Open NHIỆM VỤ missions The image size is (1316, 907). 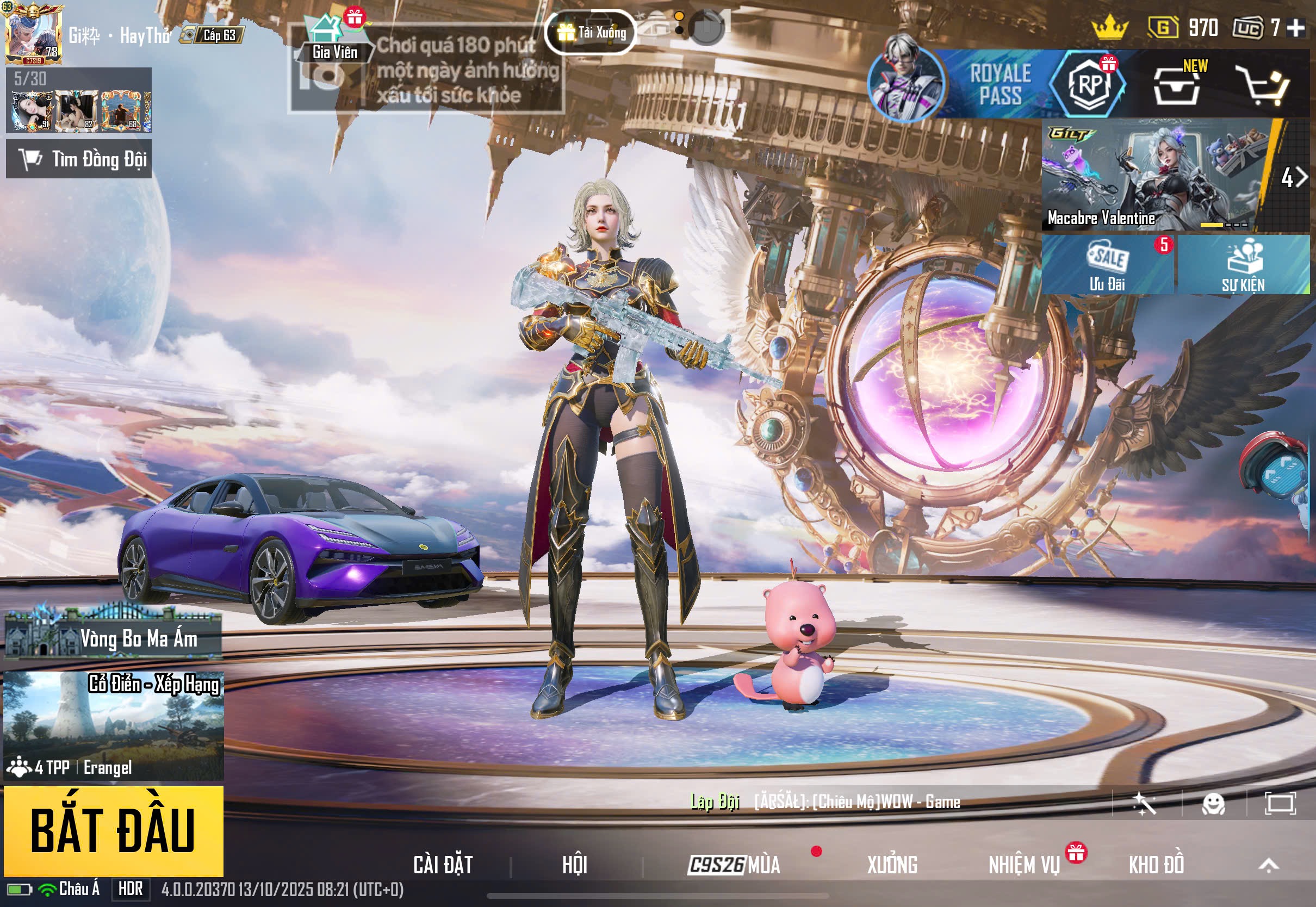[1024, 865]
